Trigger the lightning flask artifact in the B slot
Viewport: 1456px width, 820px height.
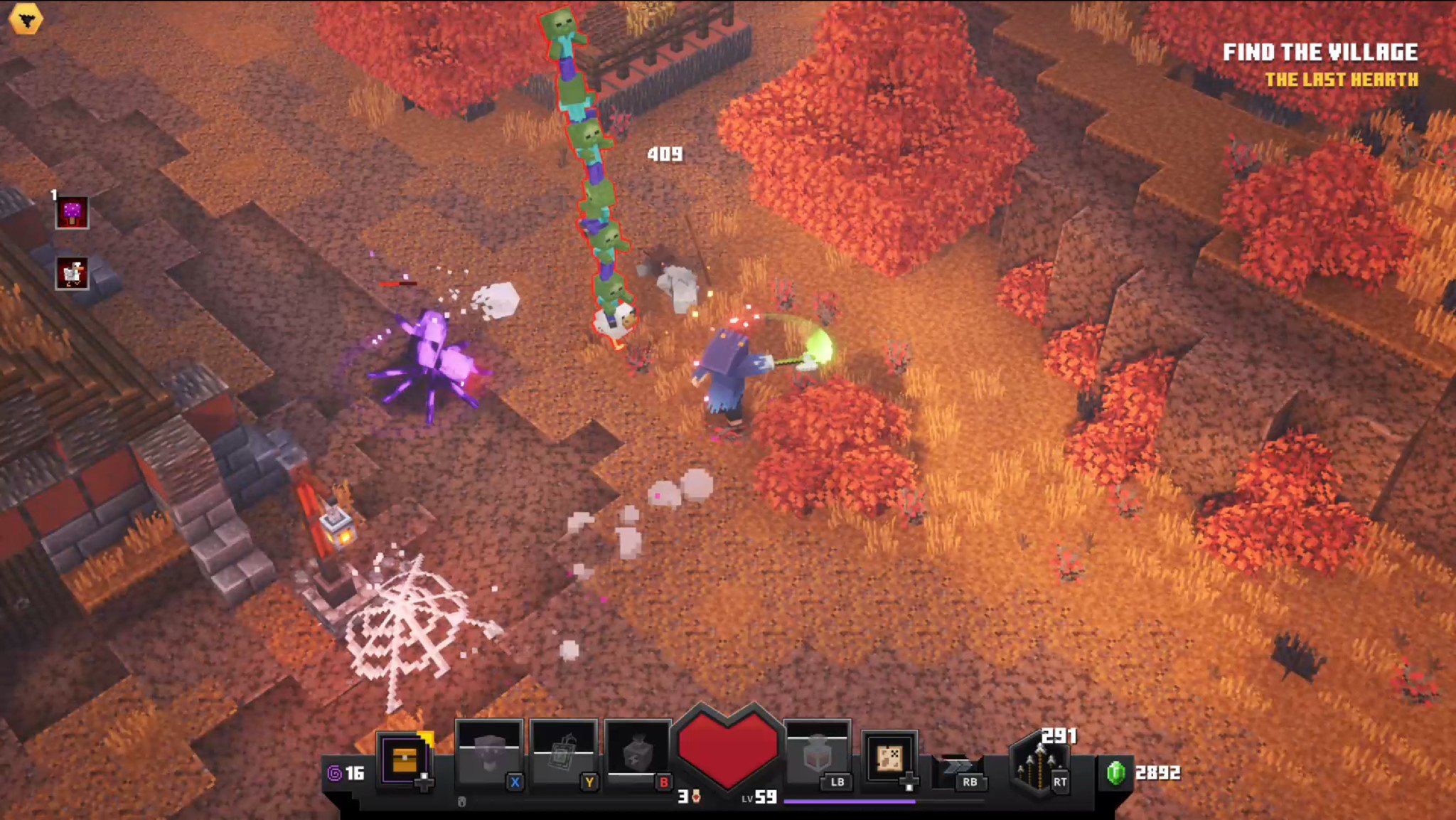click(637, 755)
